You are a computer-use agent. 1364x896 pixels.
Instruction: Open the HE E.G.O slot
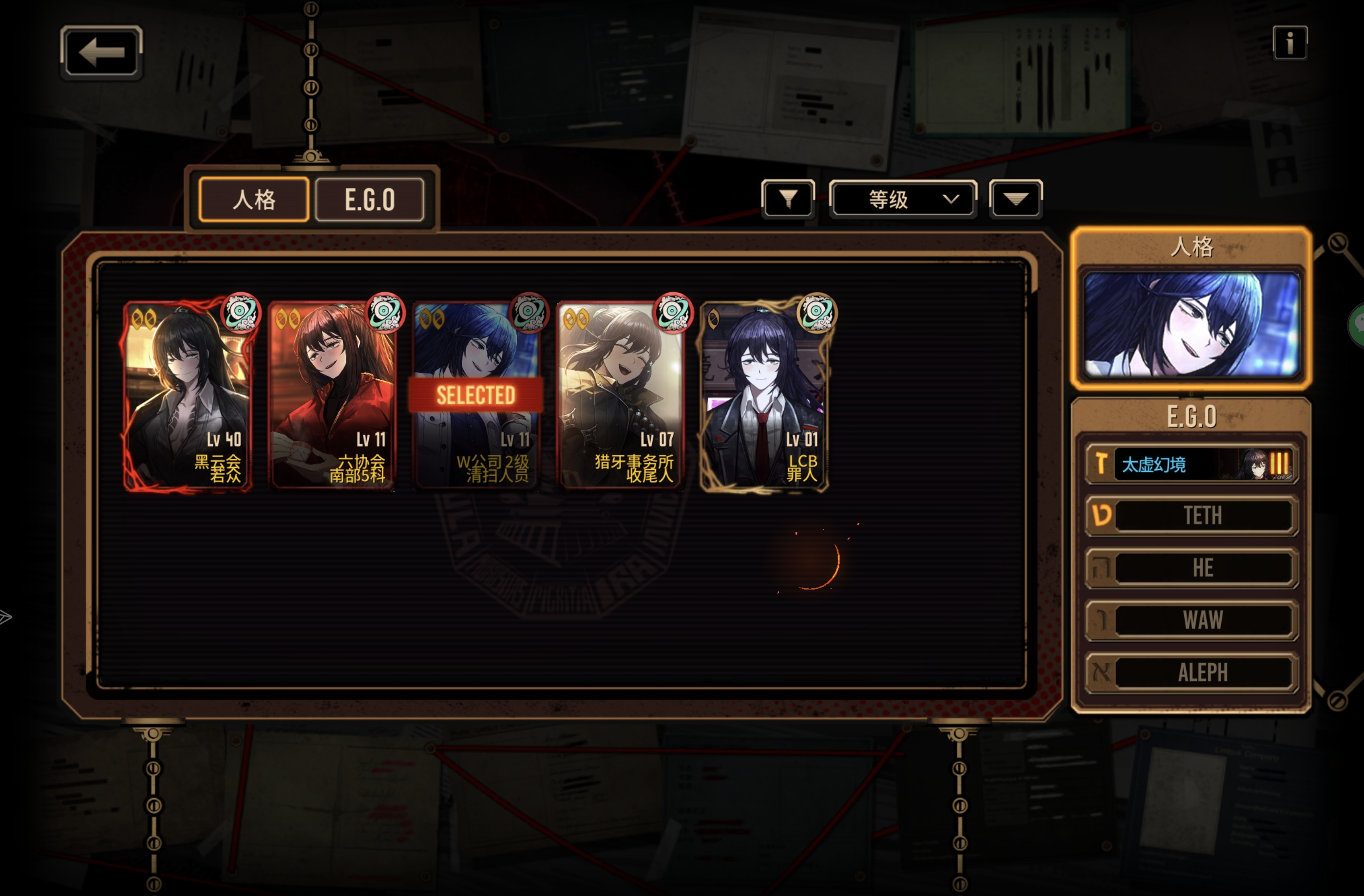tap(1191, 568)
